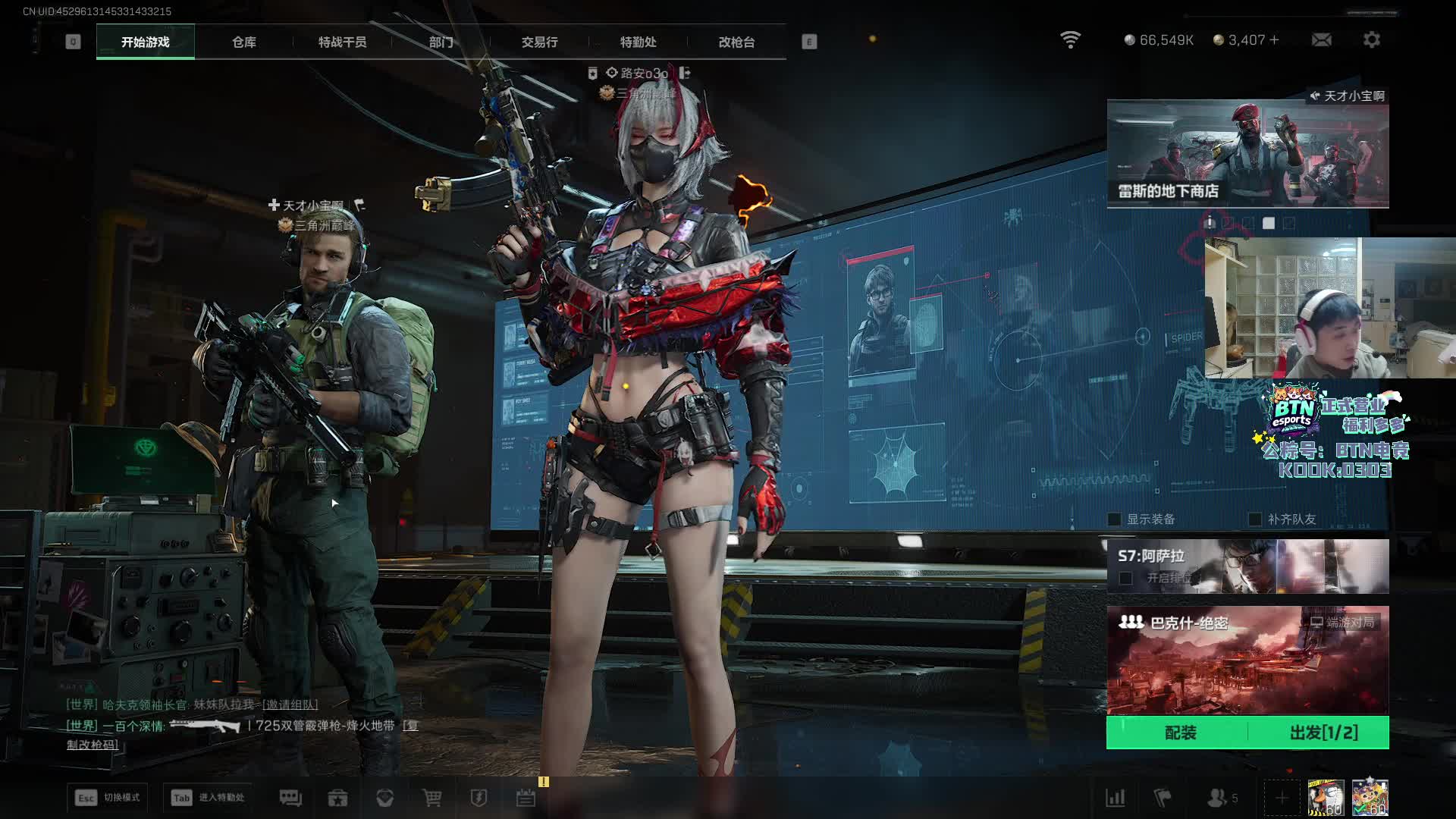Open the settings gear icon

[1371, 39]
